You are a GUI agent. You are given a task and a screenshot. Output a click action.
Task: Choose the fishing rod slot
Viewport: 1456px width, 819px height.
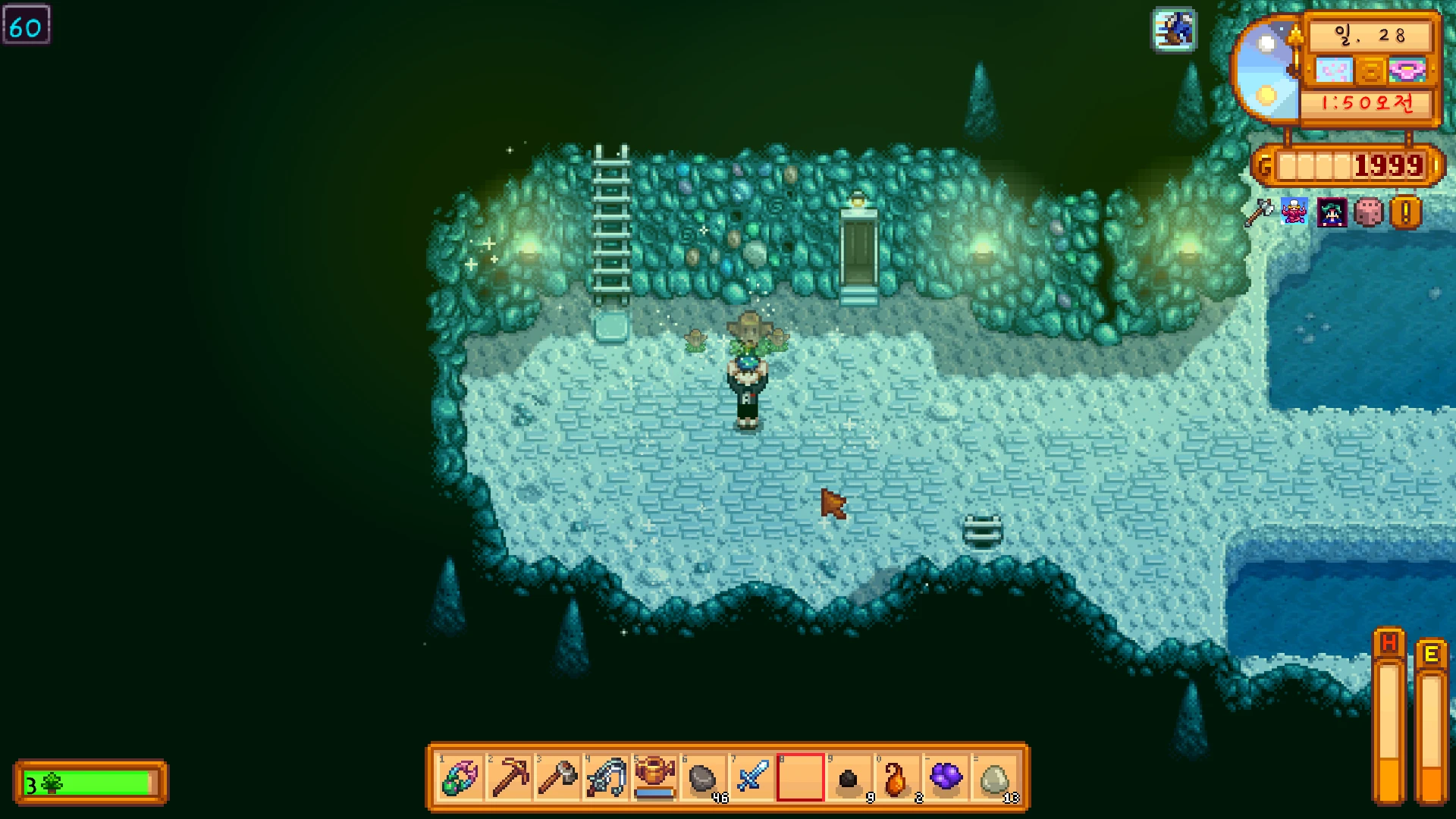pos(606,777)
